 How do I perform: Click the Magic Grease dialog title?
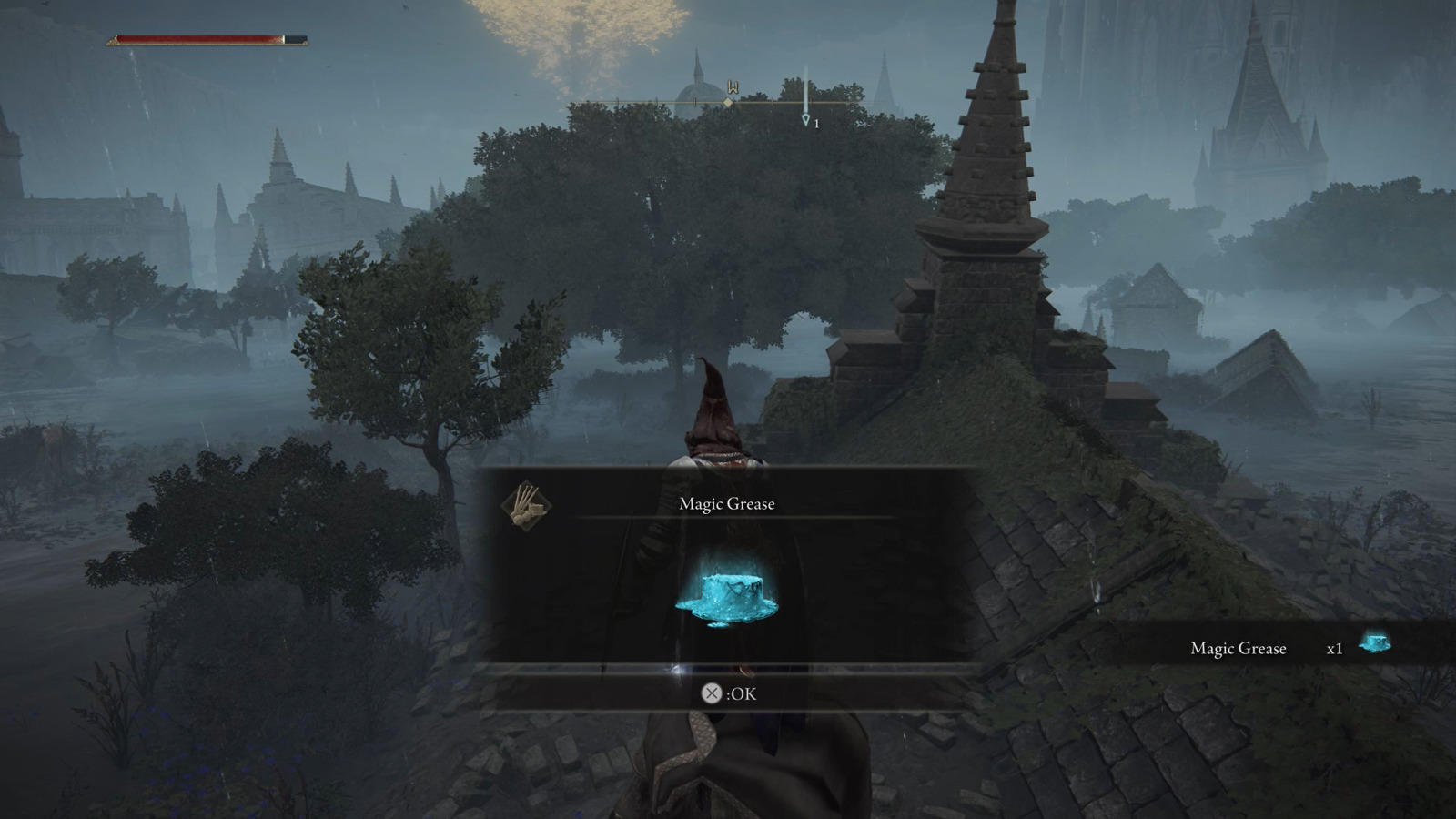click(x=725, y=503)
